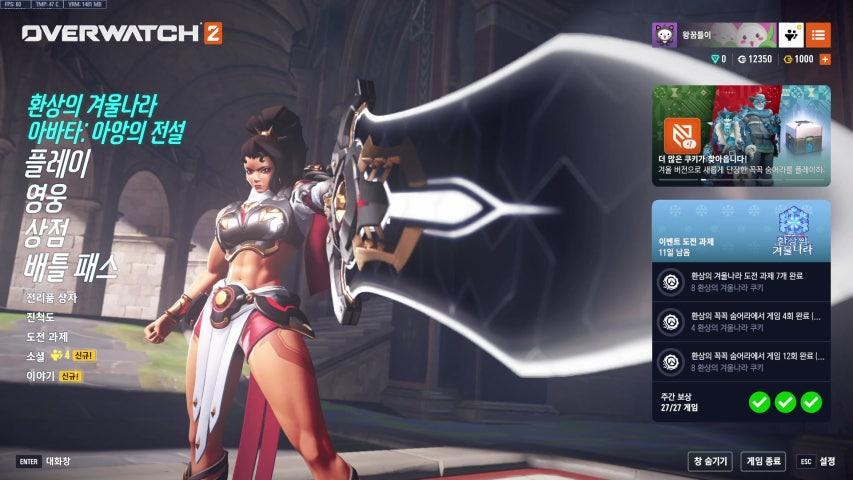The width and height of the screenshot is (853, 480).
Task: Select 영웅 (Heroes) from the main menu
Action: (46, 199)
